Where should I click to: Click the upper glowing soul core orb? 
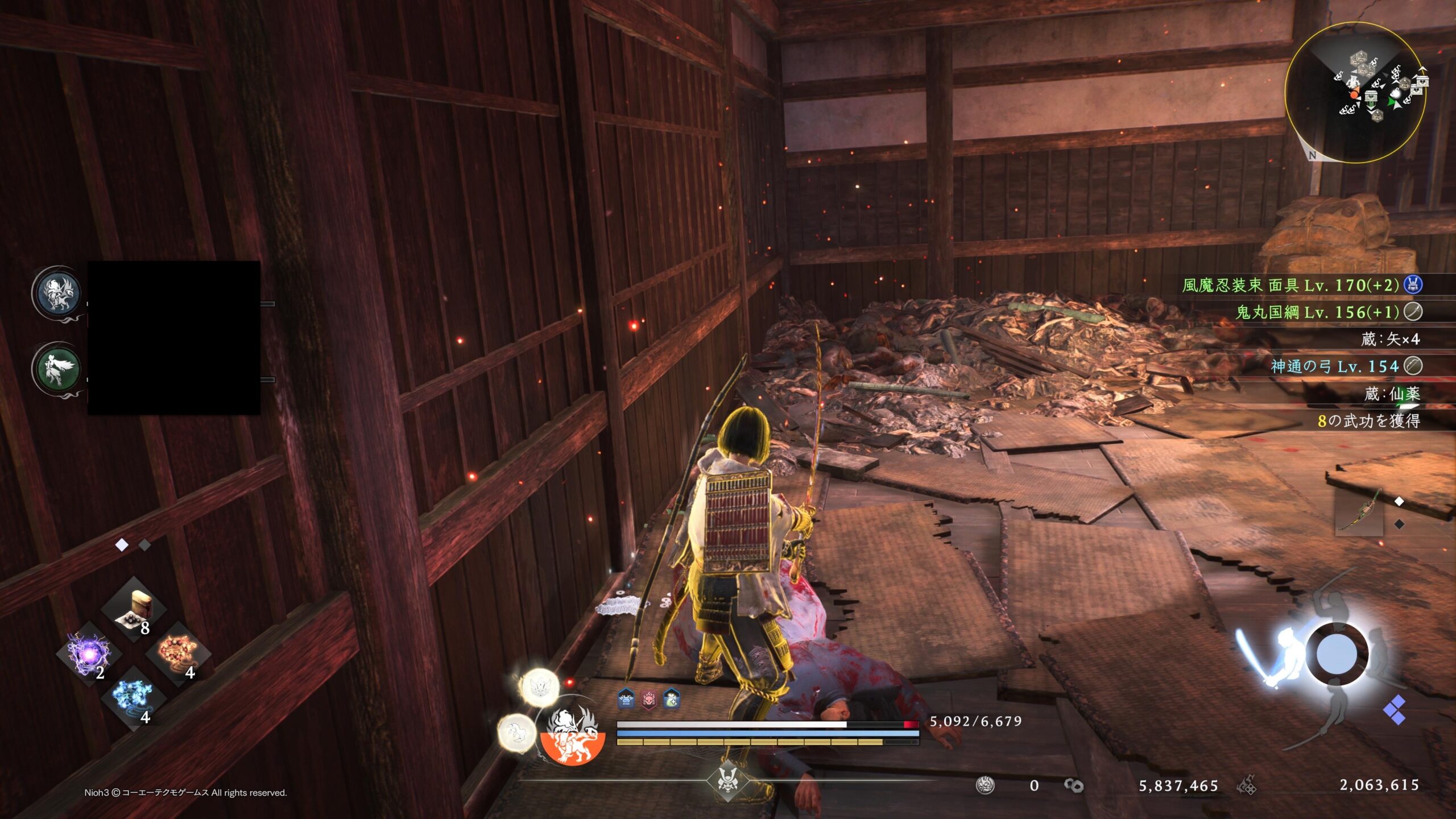coord(539,687)
